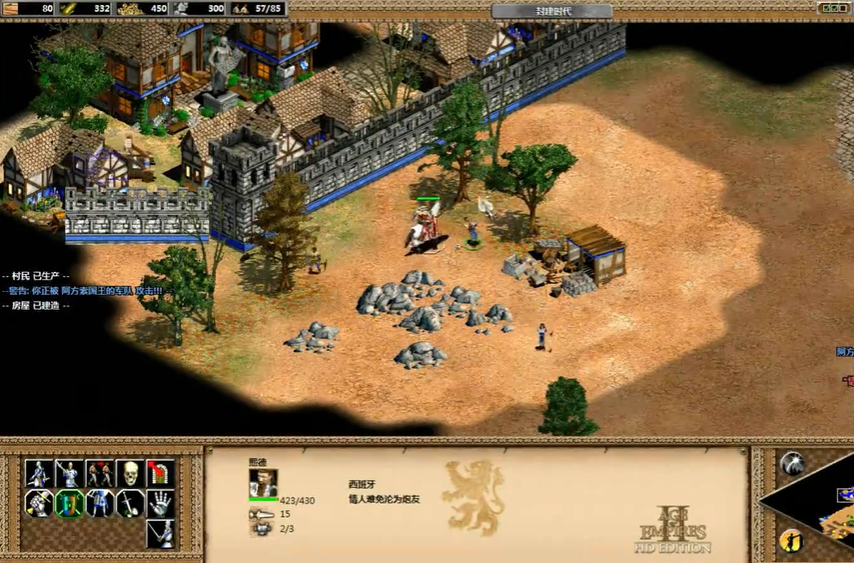Screen dimensions: 854x563
Task: Set the no attack stance icon
Action: 129,503
